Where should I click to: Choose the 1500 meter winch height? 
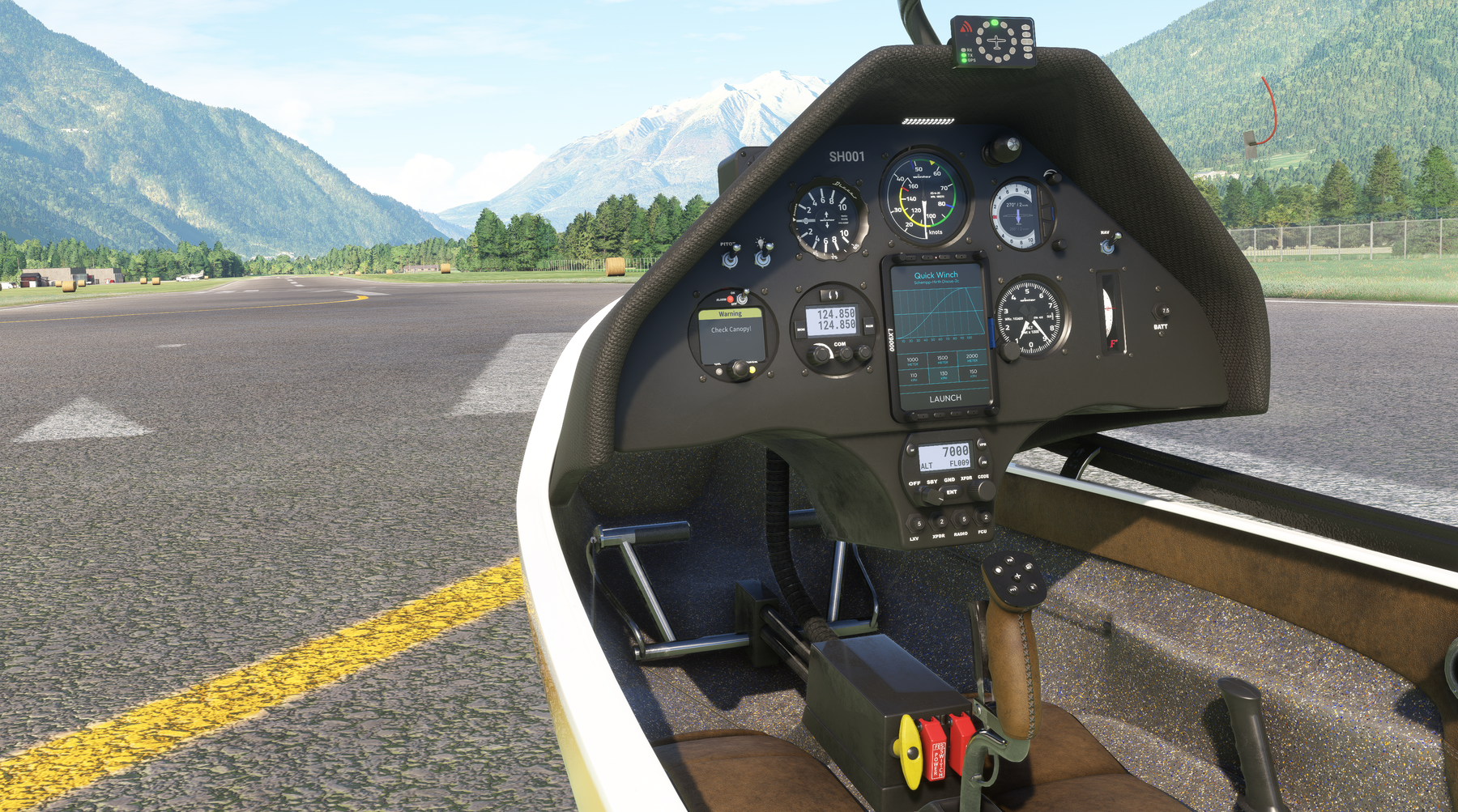tap(942, 359)
